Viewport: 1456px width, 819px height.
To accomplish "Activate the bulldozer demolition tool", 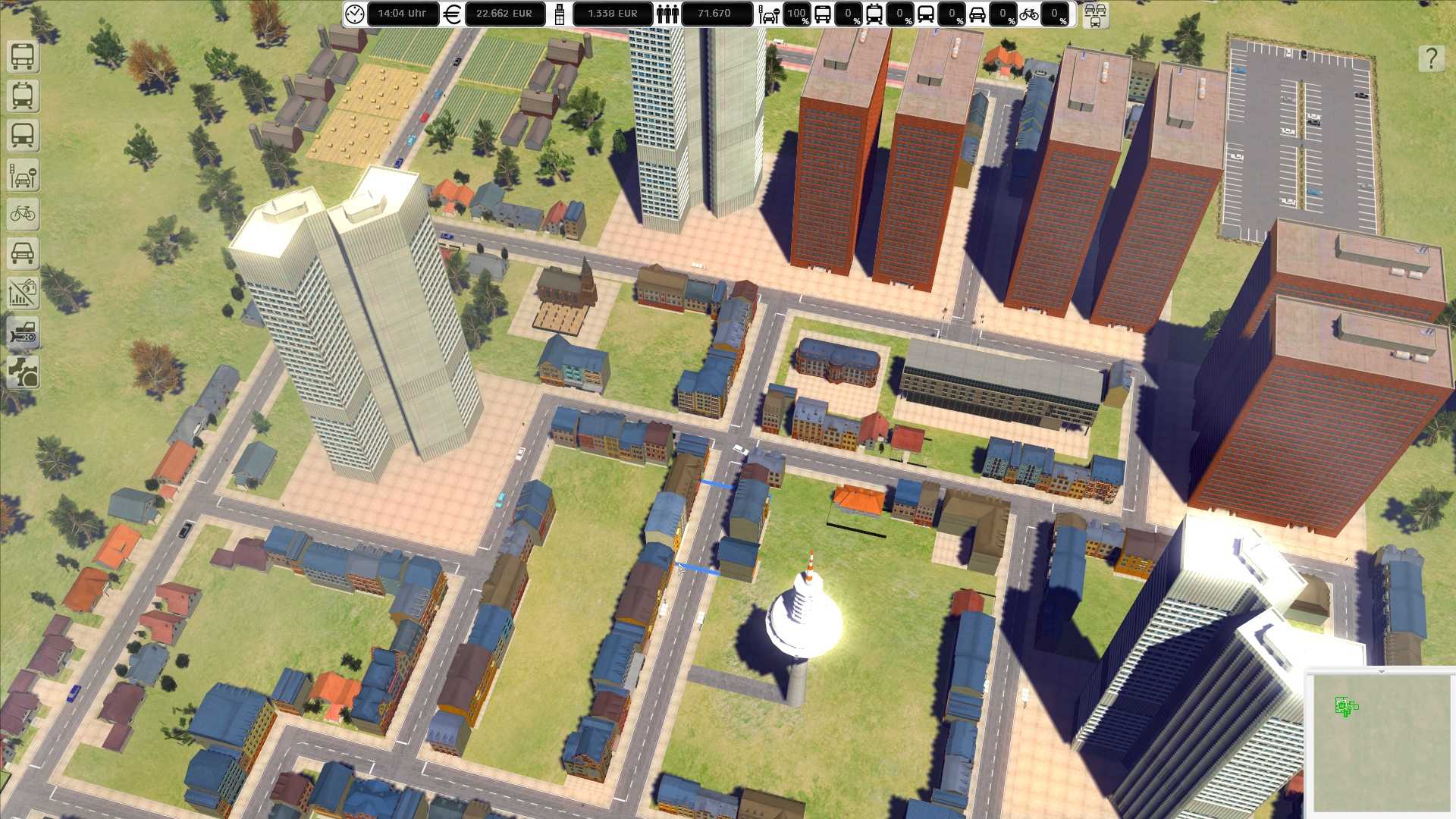I will (23, 333).
